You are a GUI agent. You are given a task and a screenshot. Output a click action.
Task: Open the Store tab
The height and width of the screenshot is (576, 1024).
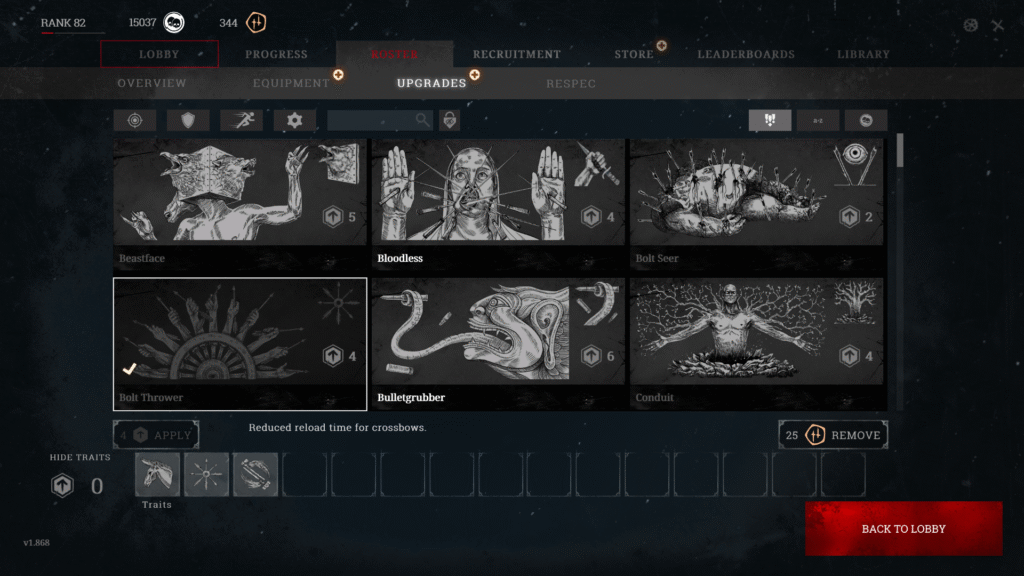[x=634, y=54]
